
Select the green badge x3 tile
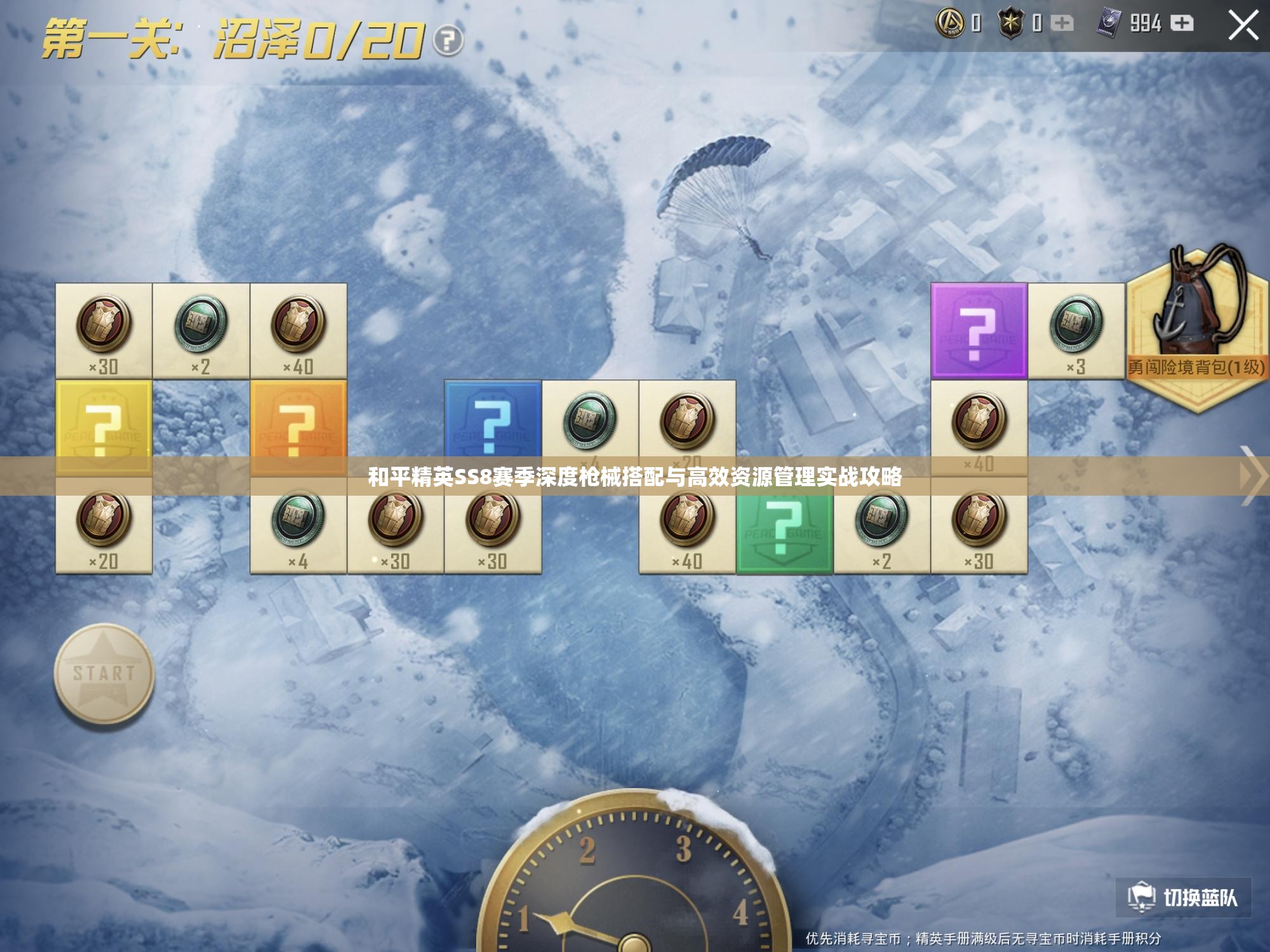point(1076,331)
